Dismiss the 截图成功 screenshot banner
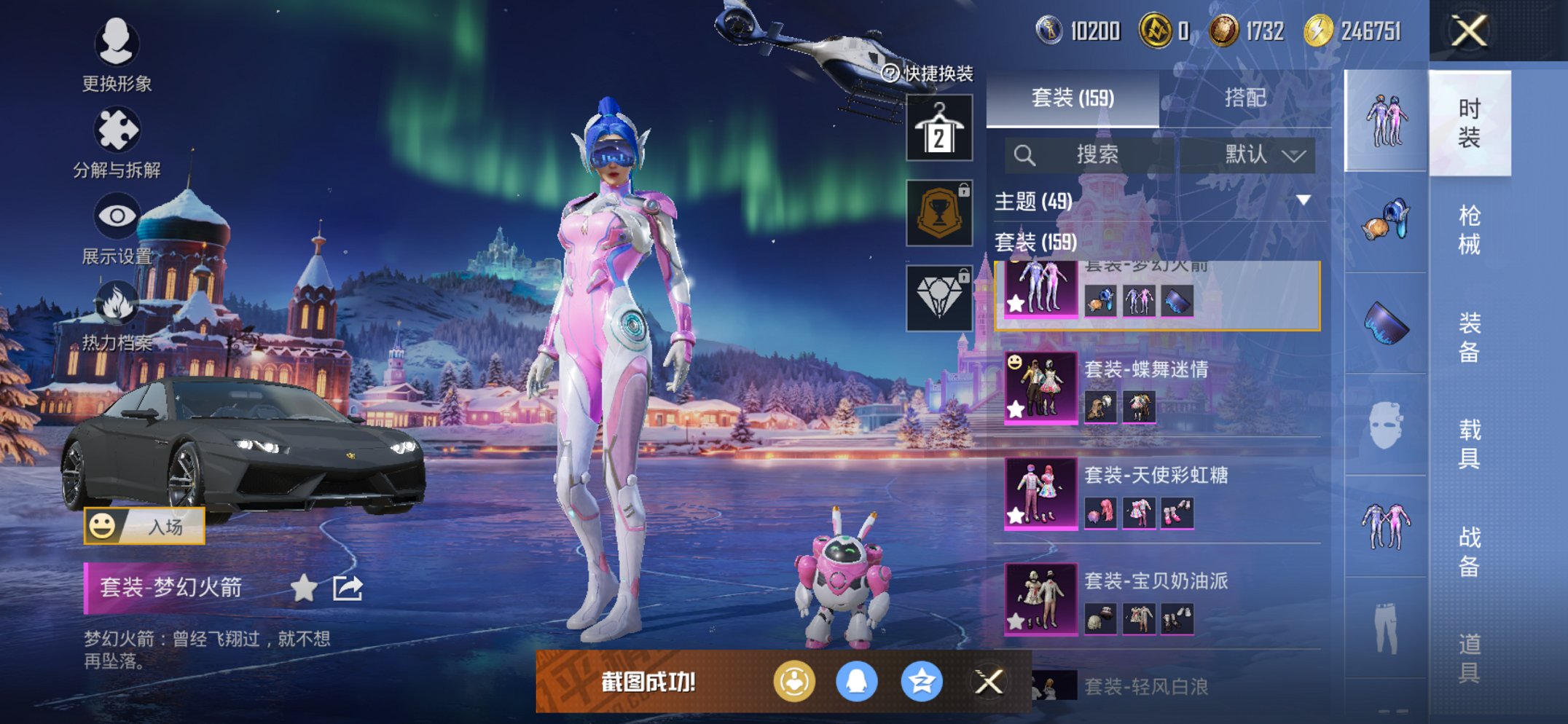1568x724 pixels. (989, 682)
